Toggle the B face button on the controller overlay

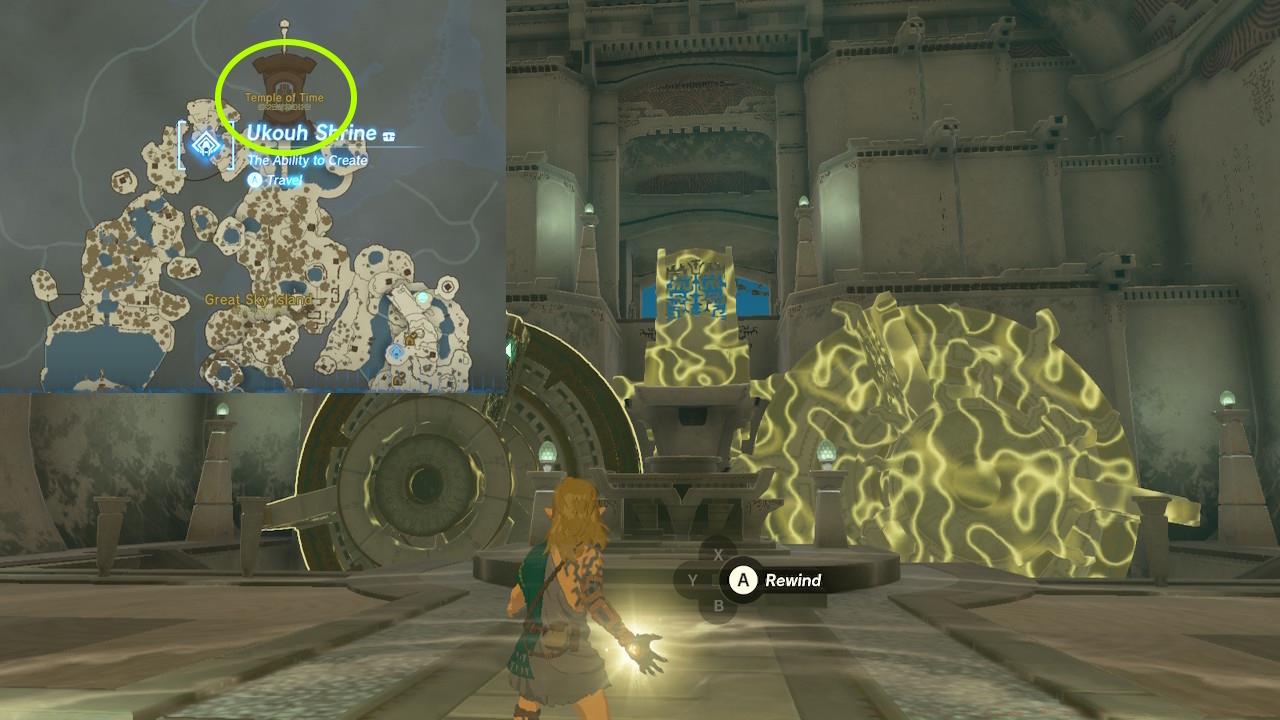[x=718, y=605]
